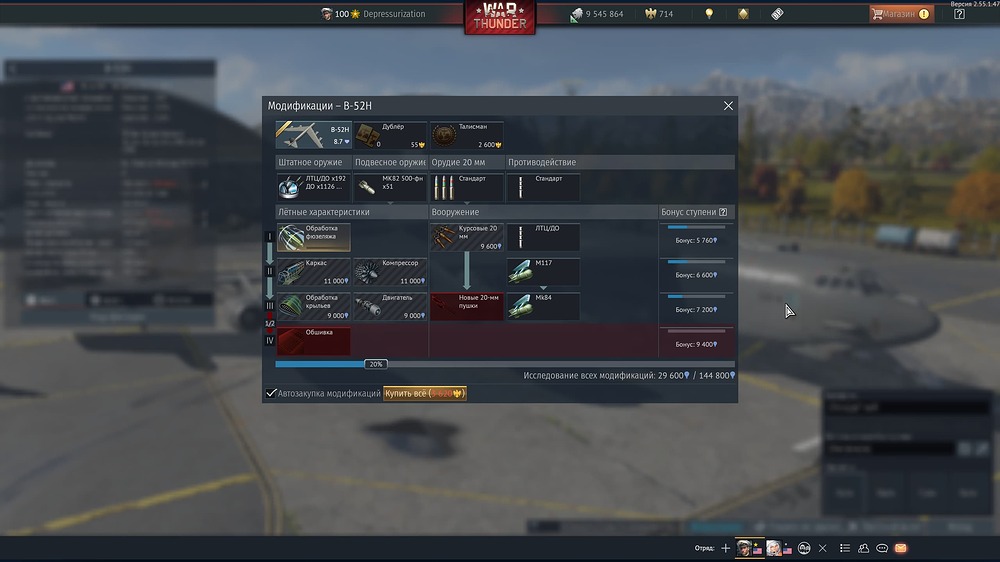
Task: Choose the Обработка фюзеляжа modification
Action: (314, 238)
